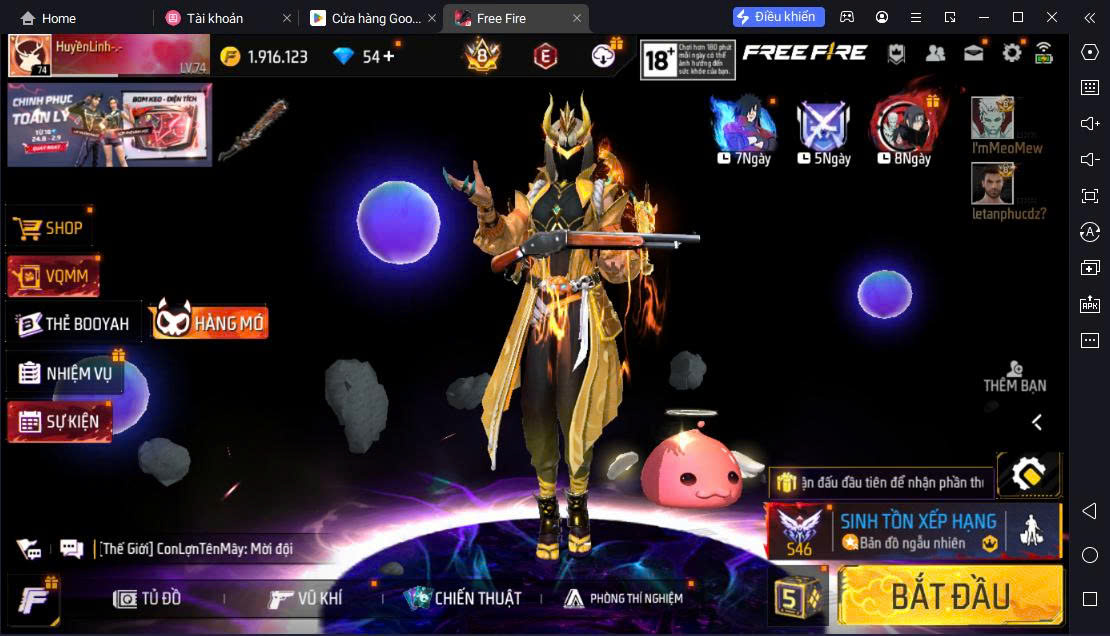Open the TỦ ĐỒ wardrobe tab
Screen dimensions: 1110x636
tap(148, 598)
